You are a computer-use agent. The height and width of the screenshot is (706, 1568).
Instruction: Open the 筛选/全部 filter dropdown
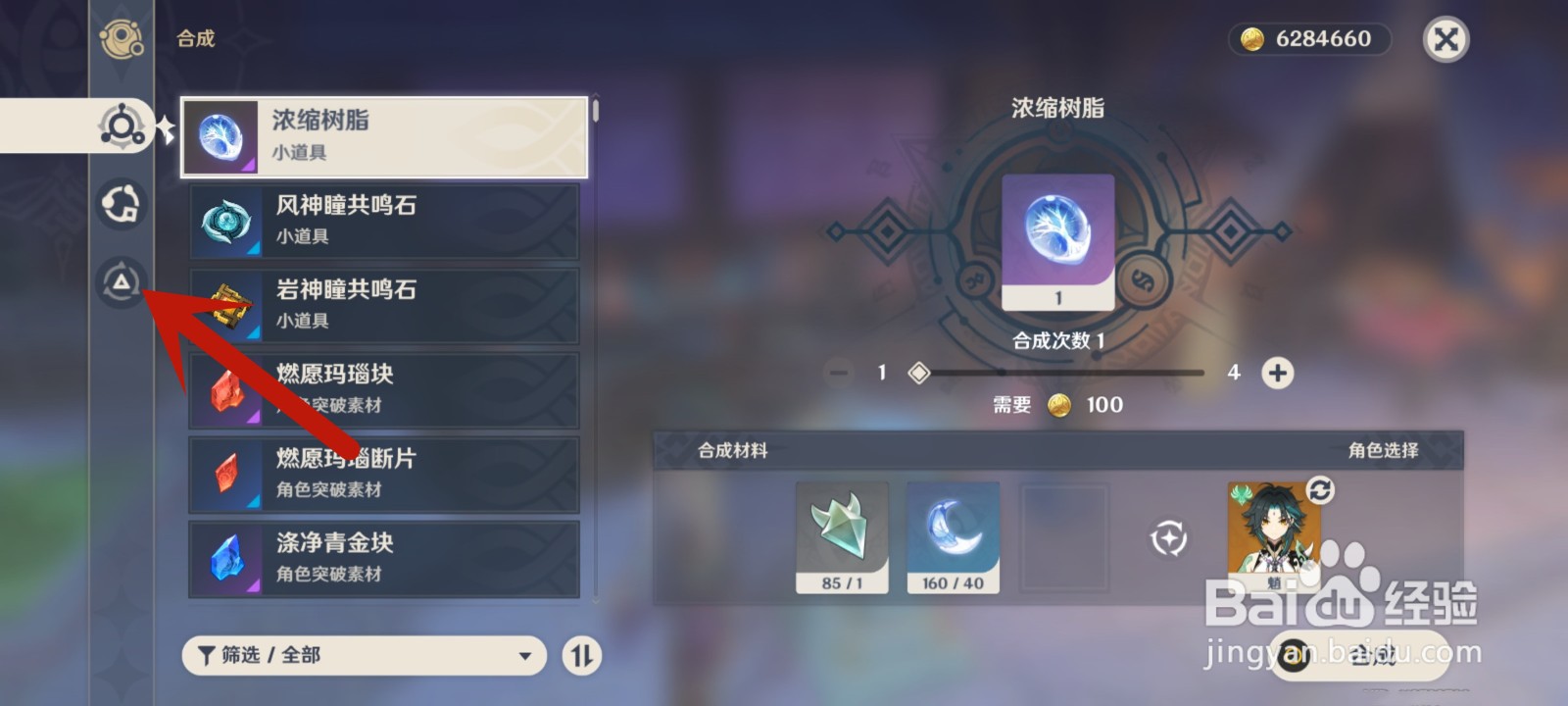click(363, 655)
